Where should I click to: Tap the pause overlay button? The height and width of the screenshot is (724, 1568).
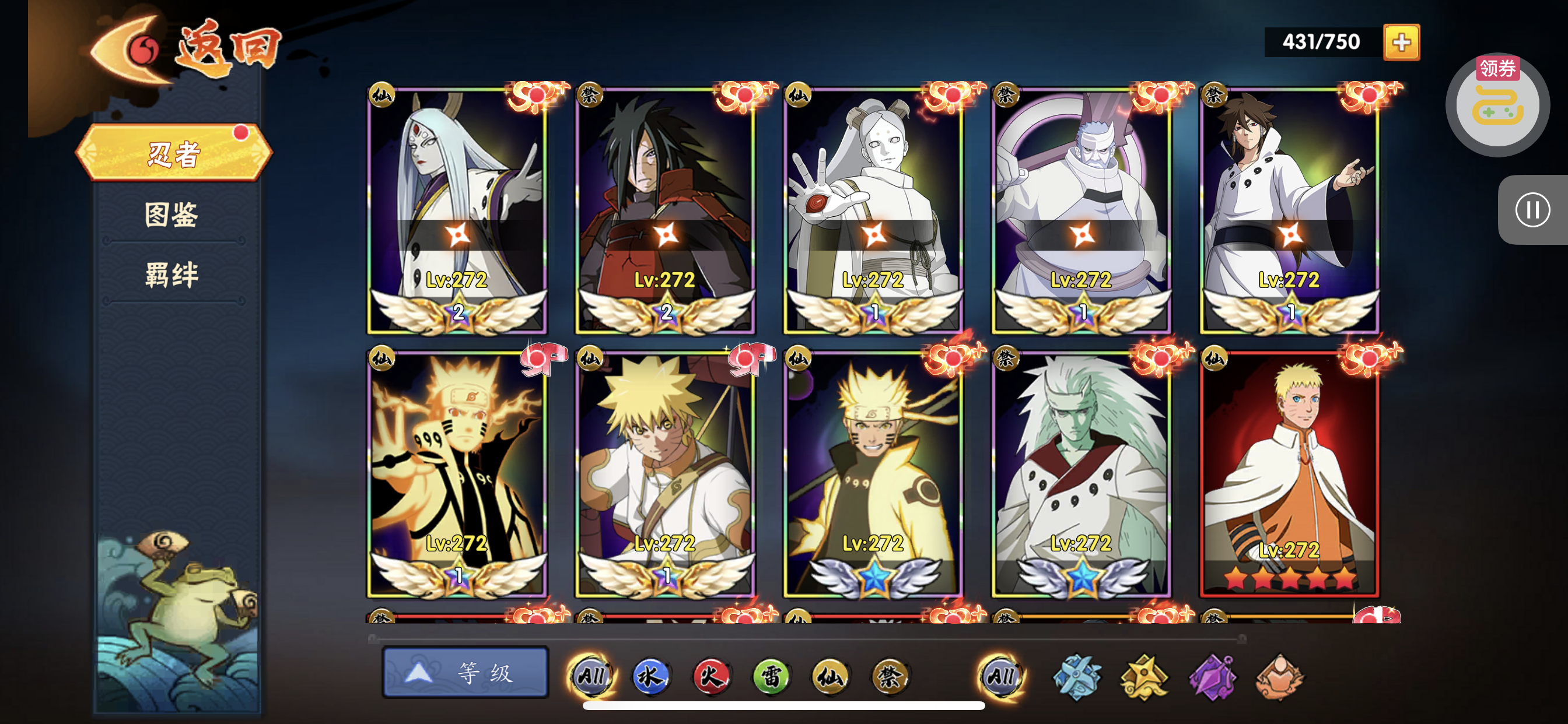[1532, 210]
